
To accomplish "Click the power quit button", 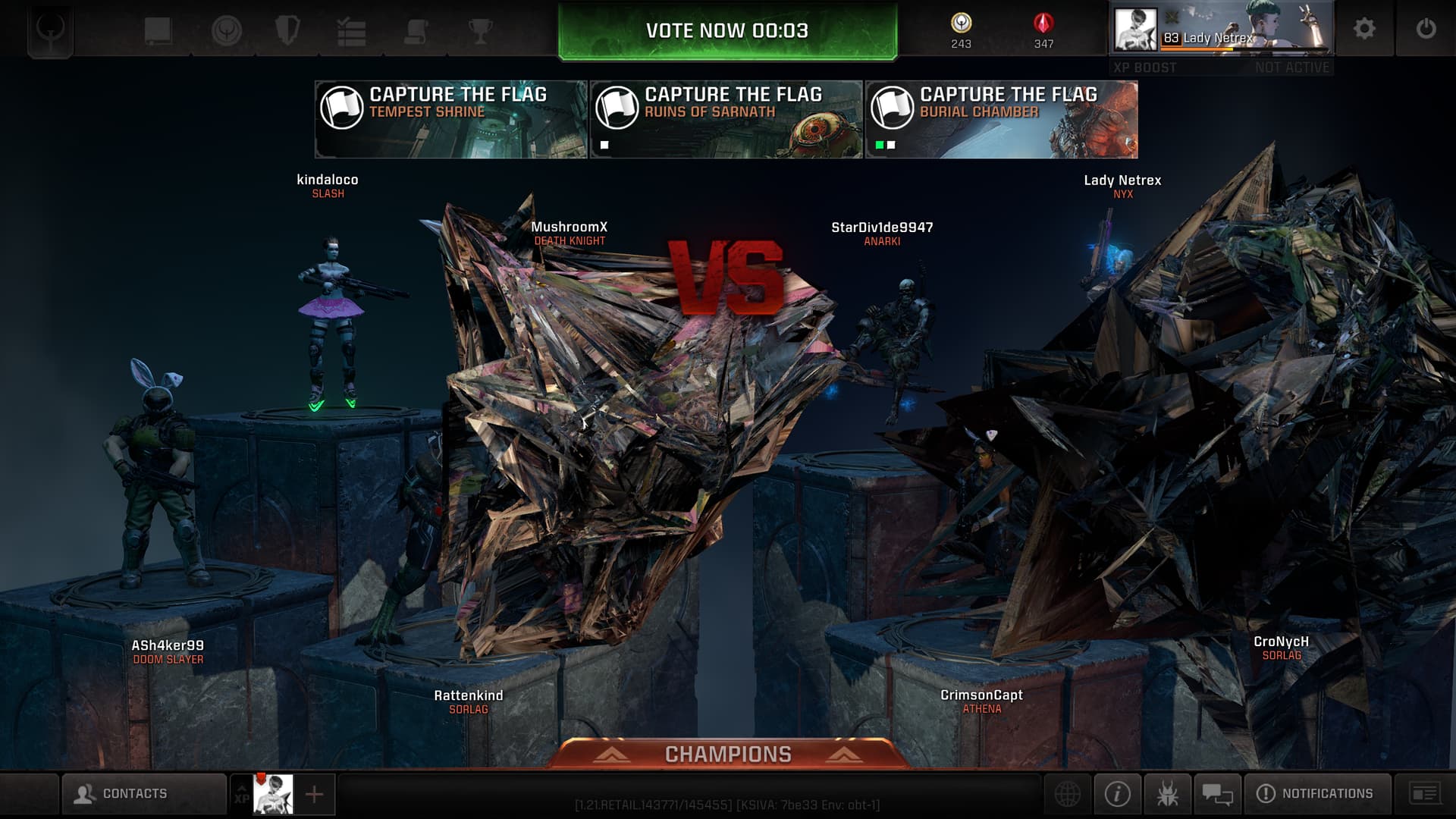I will coord(1426,29).
